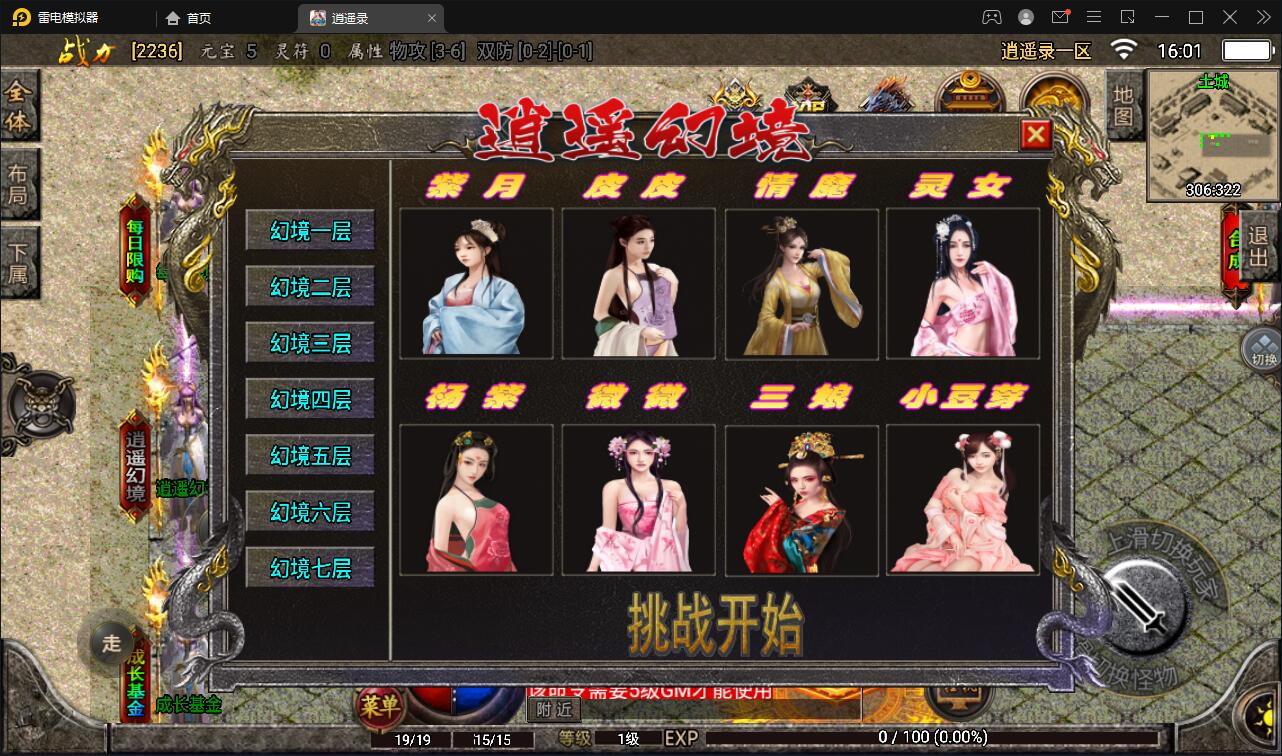Select the 紫月 character portrait
1282x756 pixels.
tap(475, 283)
